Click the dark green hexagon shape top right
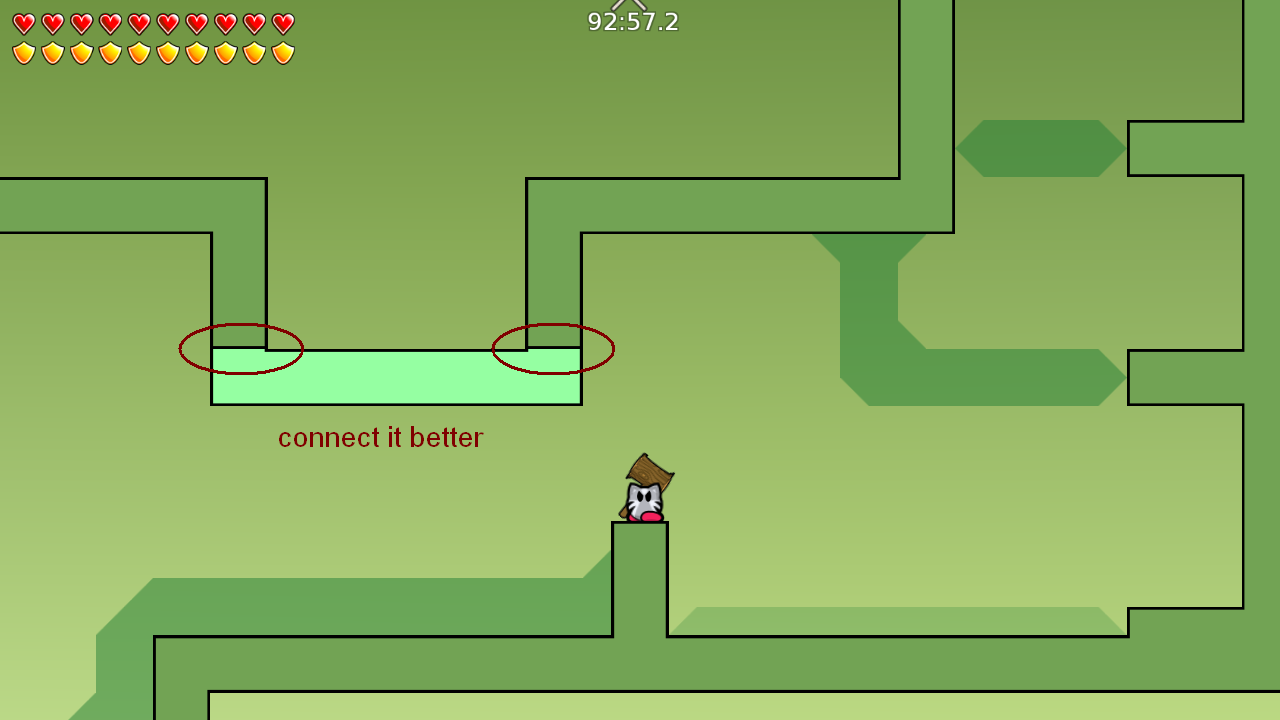This screenshot has width=1280, height=720. (x=1040, y=146)
